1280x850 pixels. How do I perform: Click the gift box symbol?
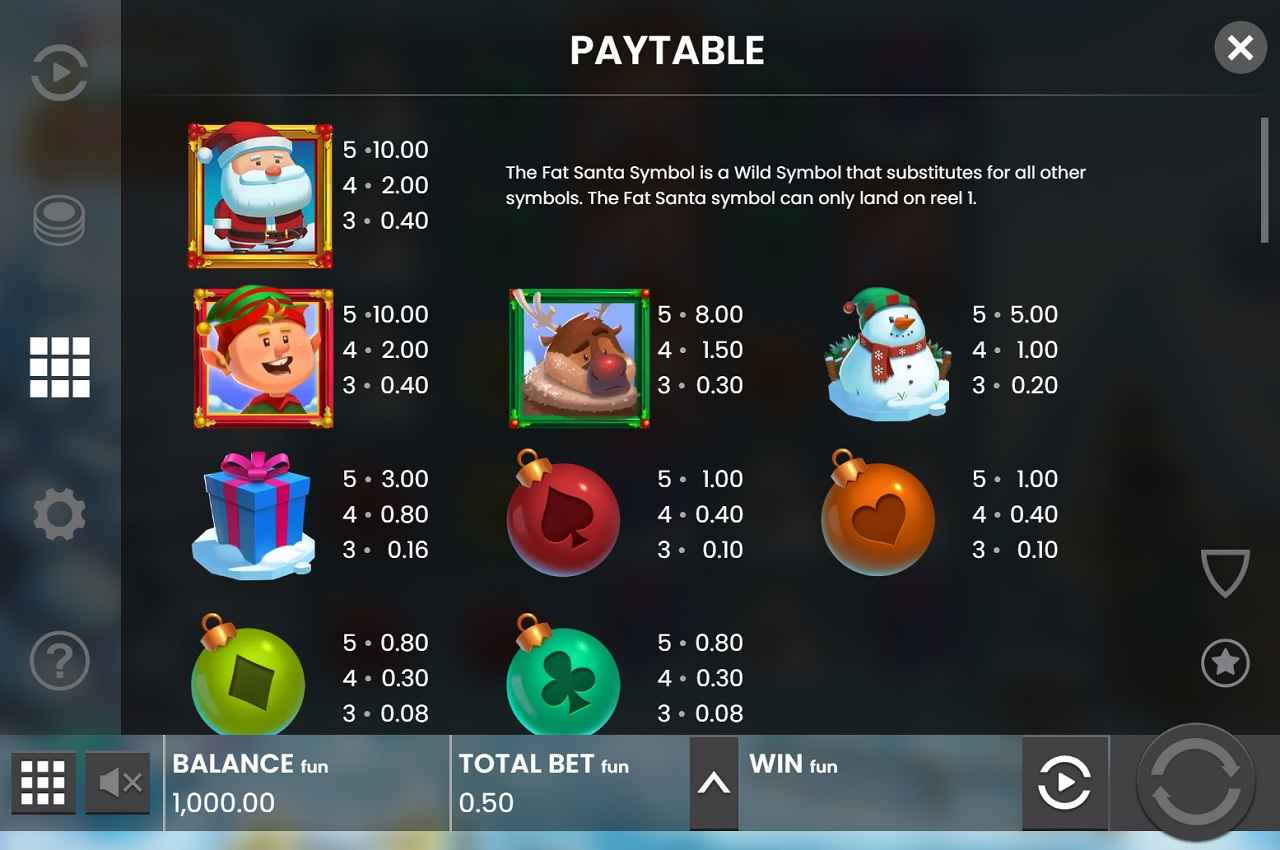(x=254, y=516)
